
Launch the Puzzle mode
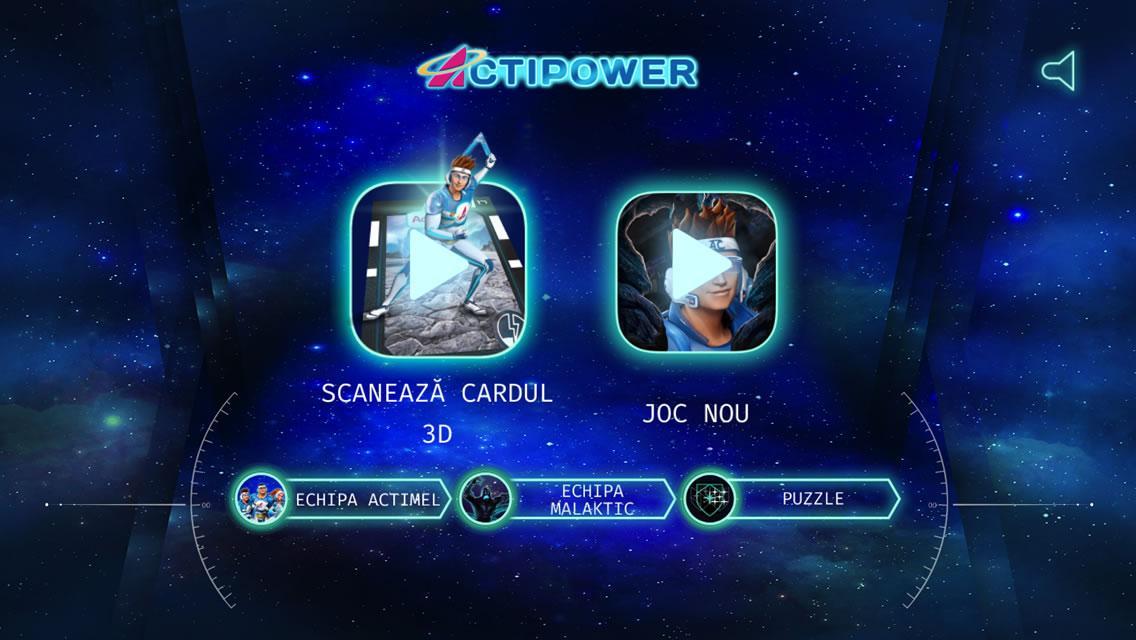(x=792, y=499)
